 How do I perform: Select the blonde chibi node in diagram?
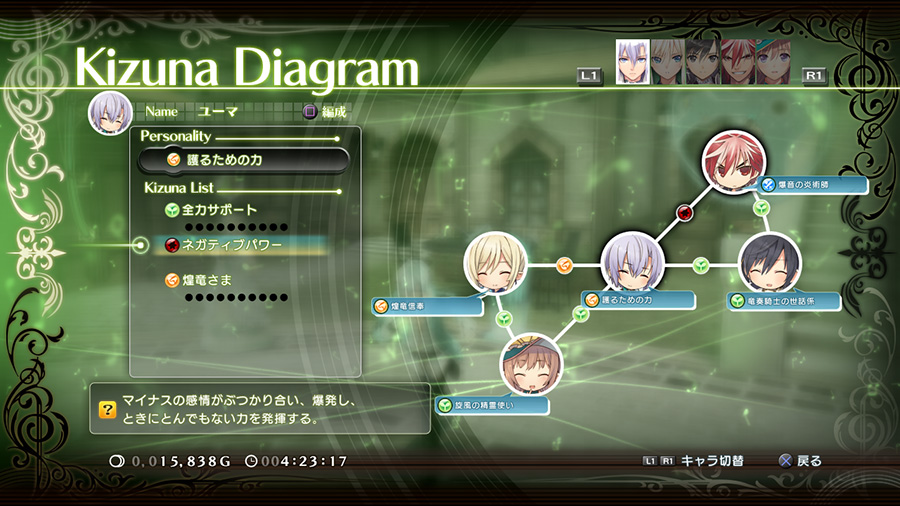point(495,264)
